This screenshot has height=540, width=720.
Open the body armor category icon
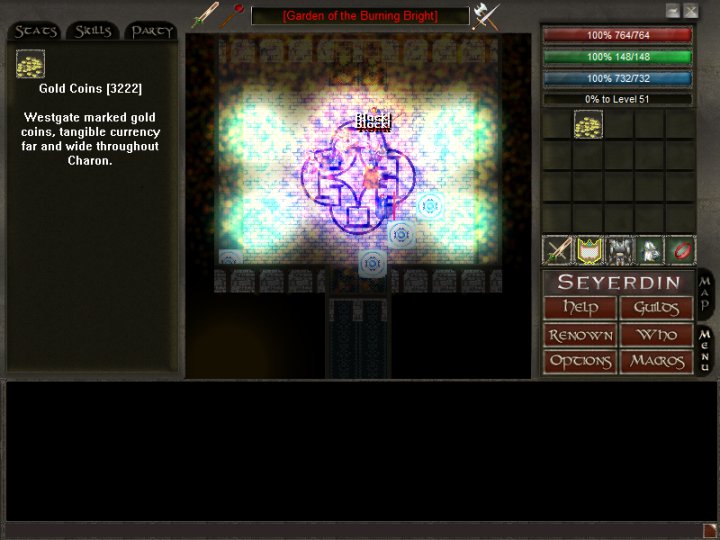[x=619, y=250]
